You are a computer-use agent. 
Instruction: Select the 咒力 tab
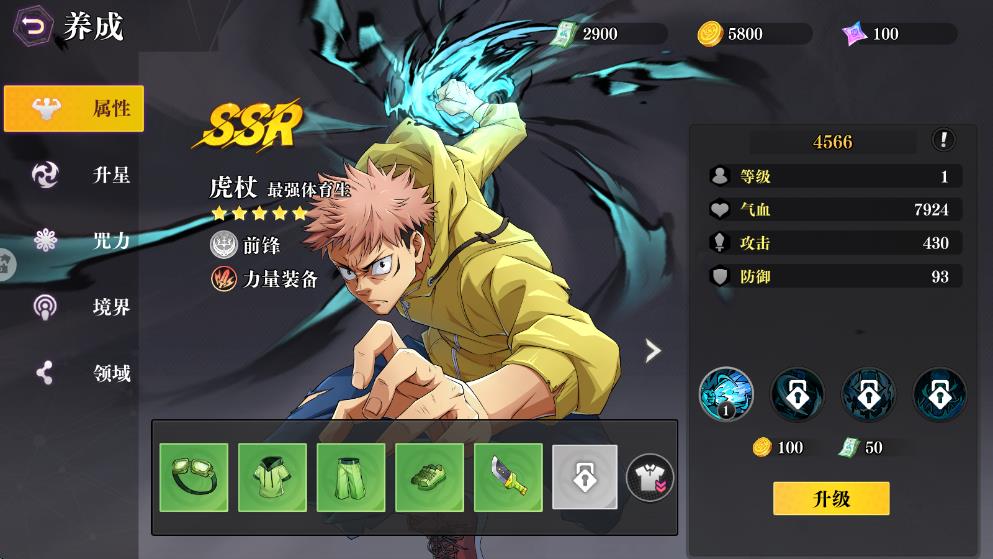[74, 240]
